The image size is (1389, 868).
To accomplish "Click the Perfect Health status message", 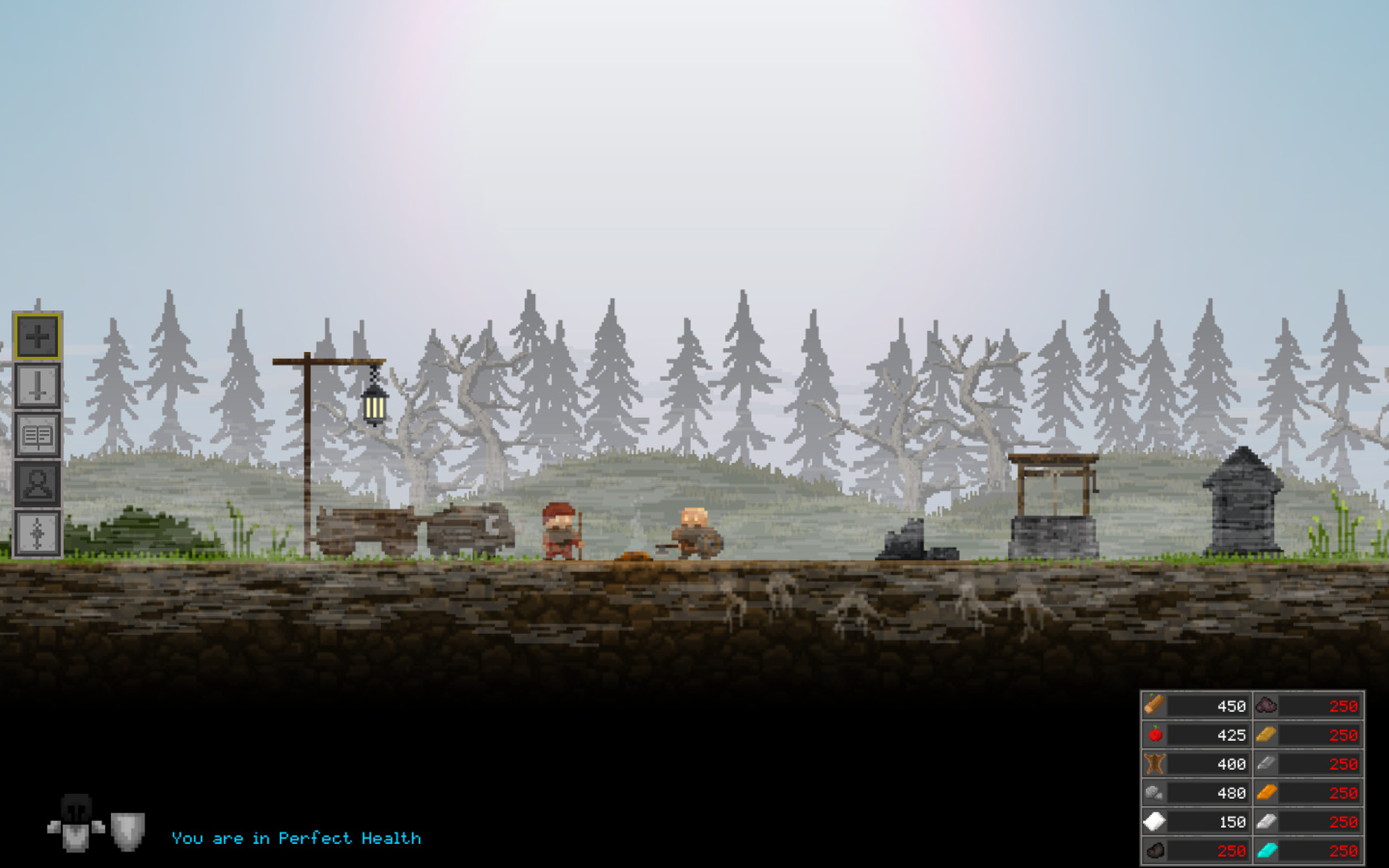I will (x=295, y=838).
